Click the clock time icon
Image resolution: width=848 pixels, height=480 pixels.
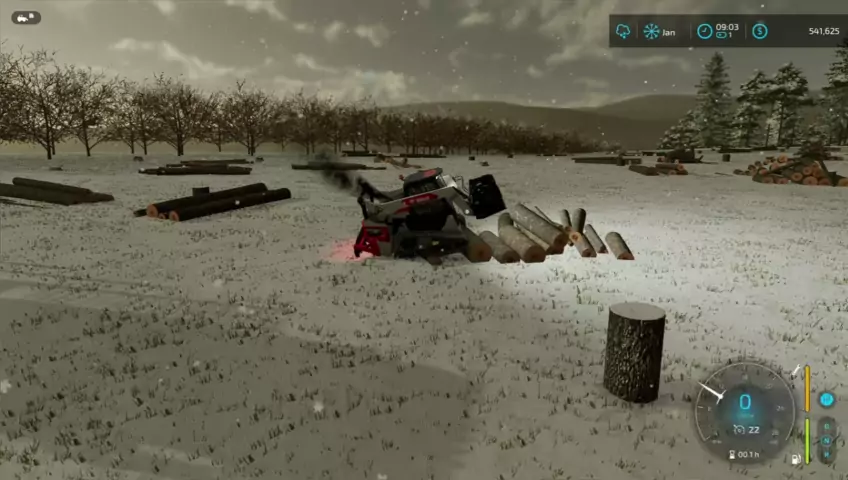pos(705,31)
